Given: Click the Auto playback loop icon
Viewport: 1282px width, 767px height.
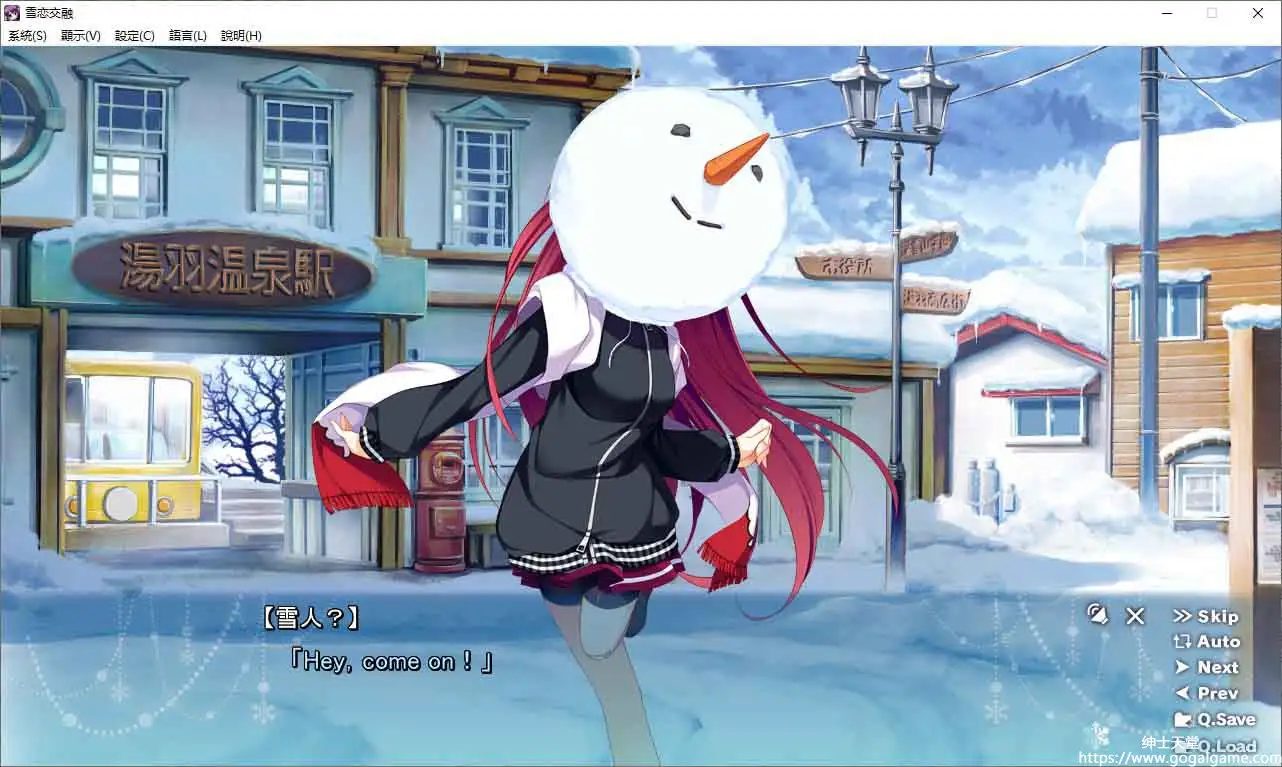Looking at the screenshot, I should click(1181, 641).
